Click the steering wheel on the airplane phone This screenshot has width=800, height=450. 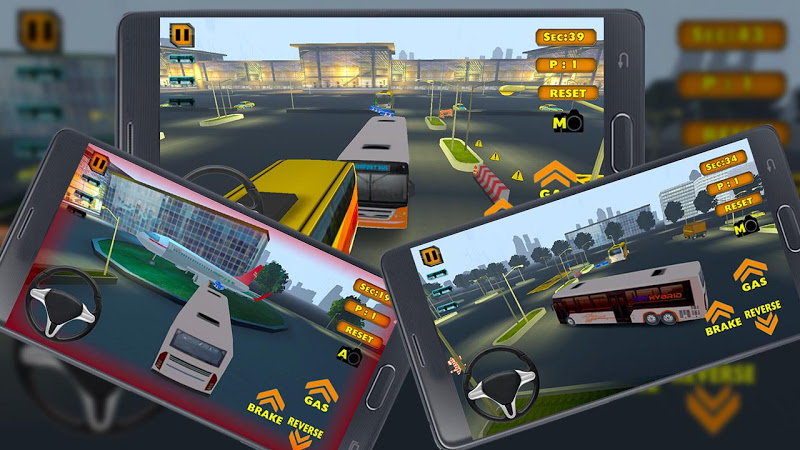pos(62,304)
